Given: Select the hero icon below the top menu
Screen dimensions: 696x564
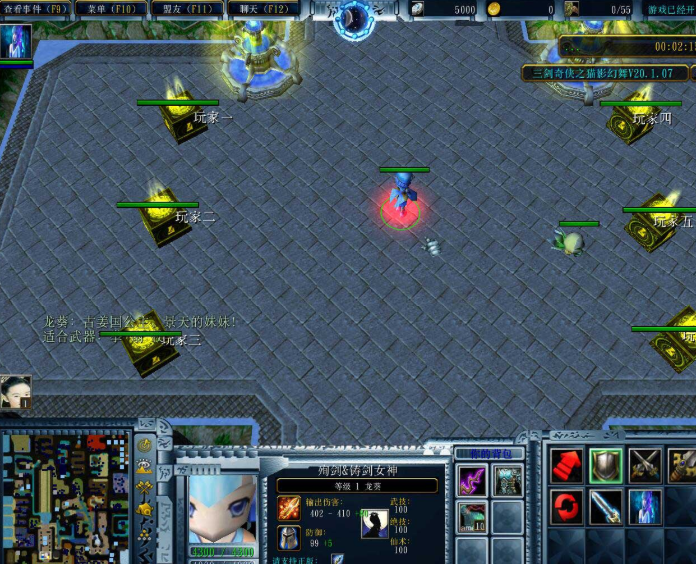Looking at the screenshot, I should (16, 42).
